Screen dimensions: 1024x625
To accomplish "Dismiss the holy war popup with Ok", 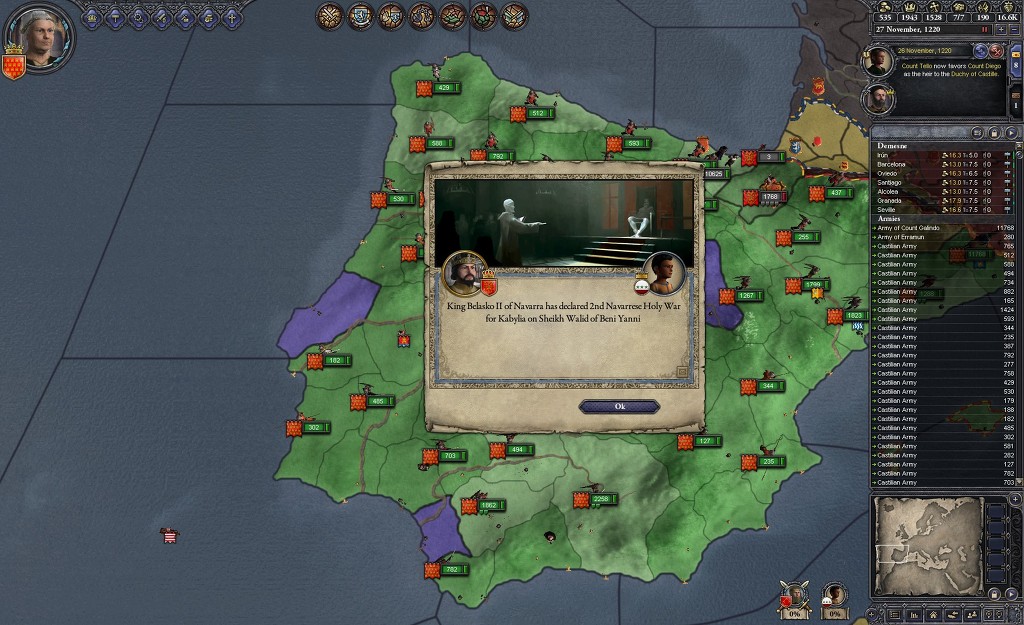I will [x=619, y=406].
